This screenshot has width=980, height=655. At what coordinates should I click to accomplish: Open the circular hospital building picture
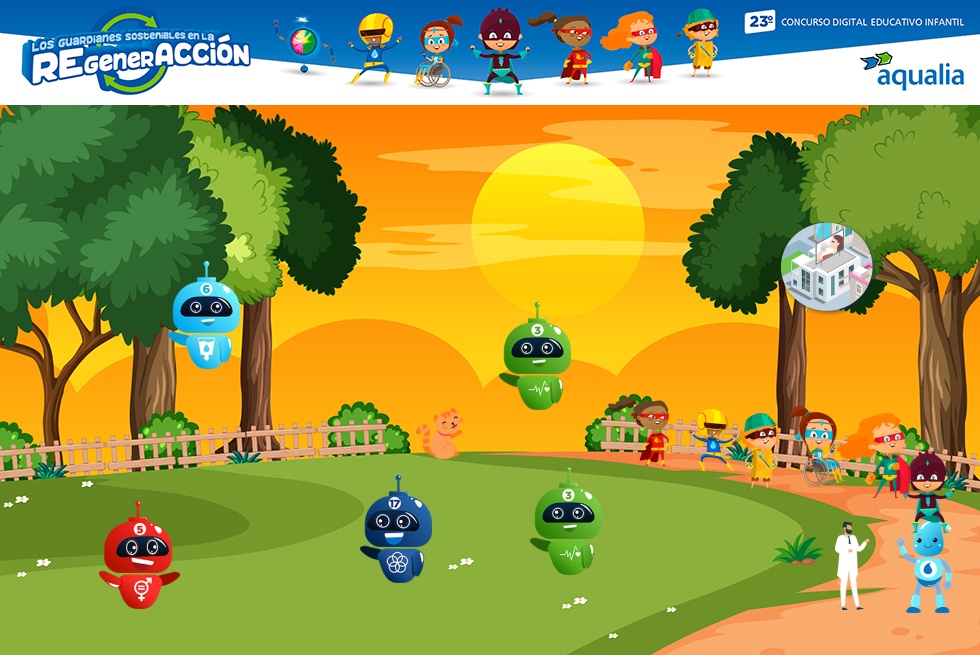click(826, 267)
